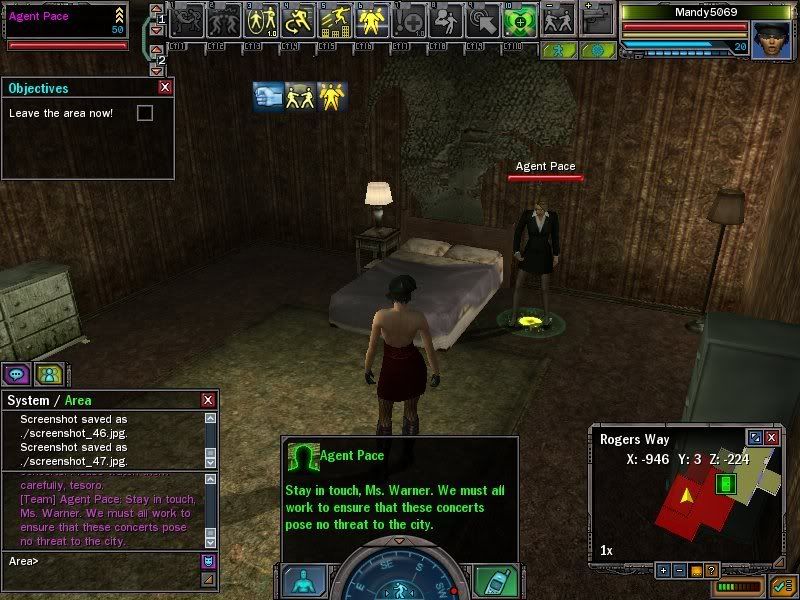Tick the 'Leave the area now!' objective checkbox
This screenshot has width=800, height=600.
pos(145,113)
